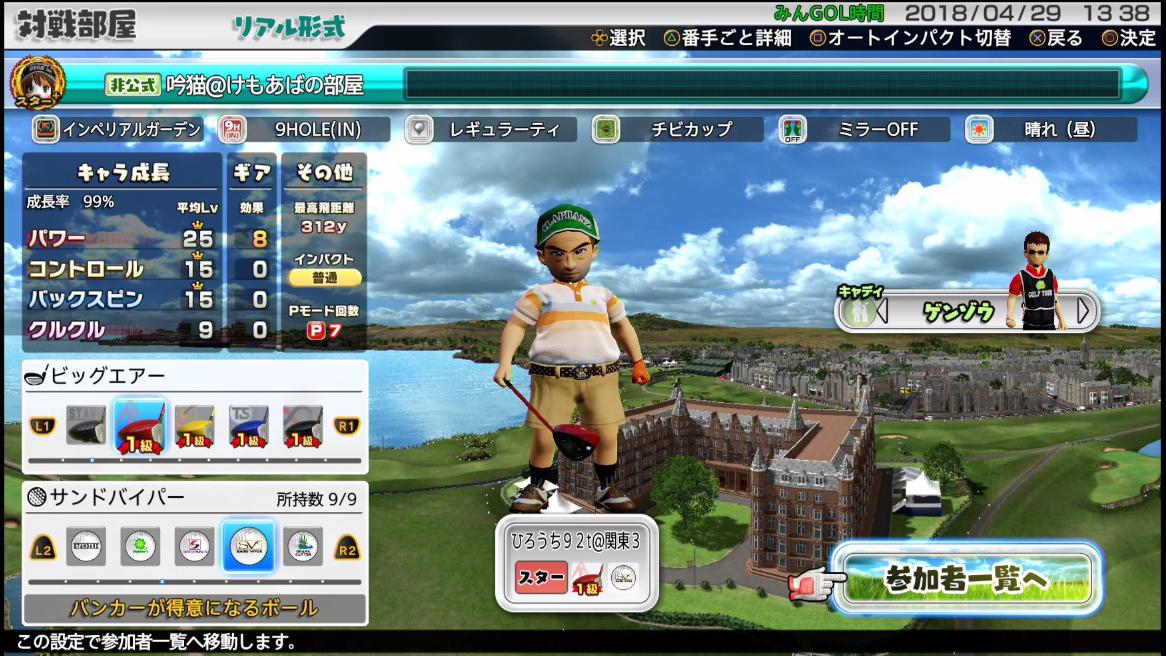This screenshot has height=656, width=1166.
Task: Choose the yellow driver club
Action: click(195, 426)
